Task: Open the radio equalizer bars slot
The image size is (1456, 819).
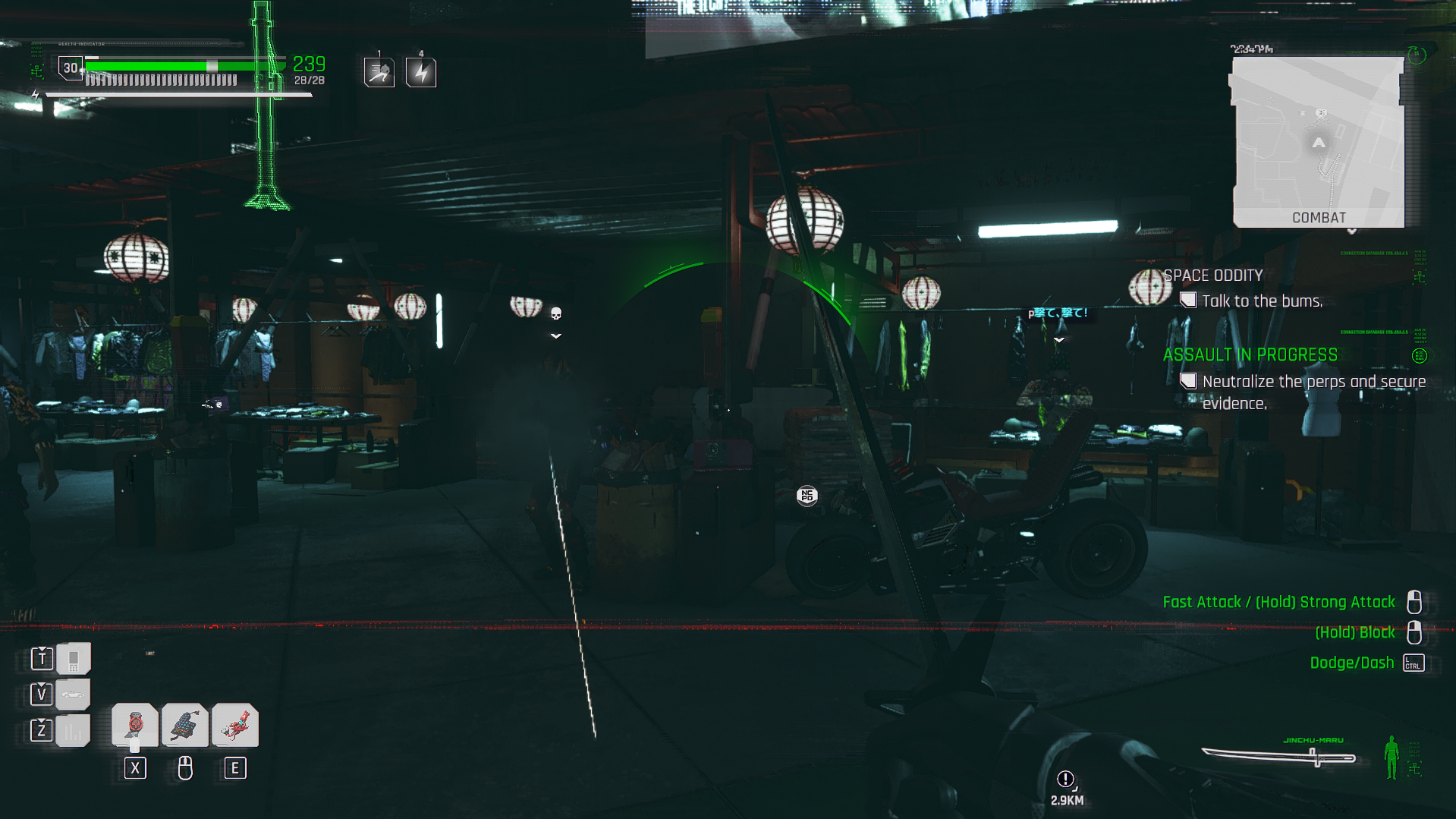Action: coord(73,731)
